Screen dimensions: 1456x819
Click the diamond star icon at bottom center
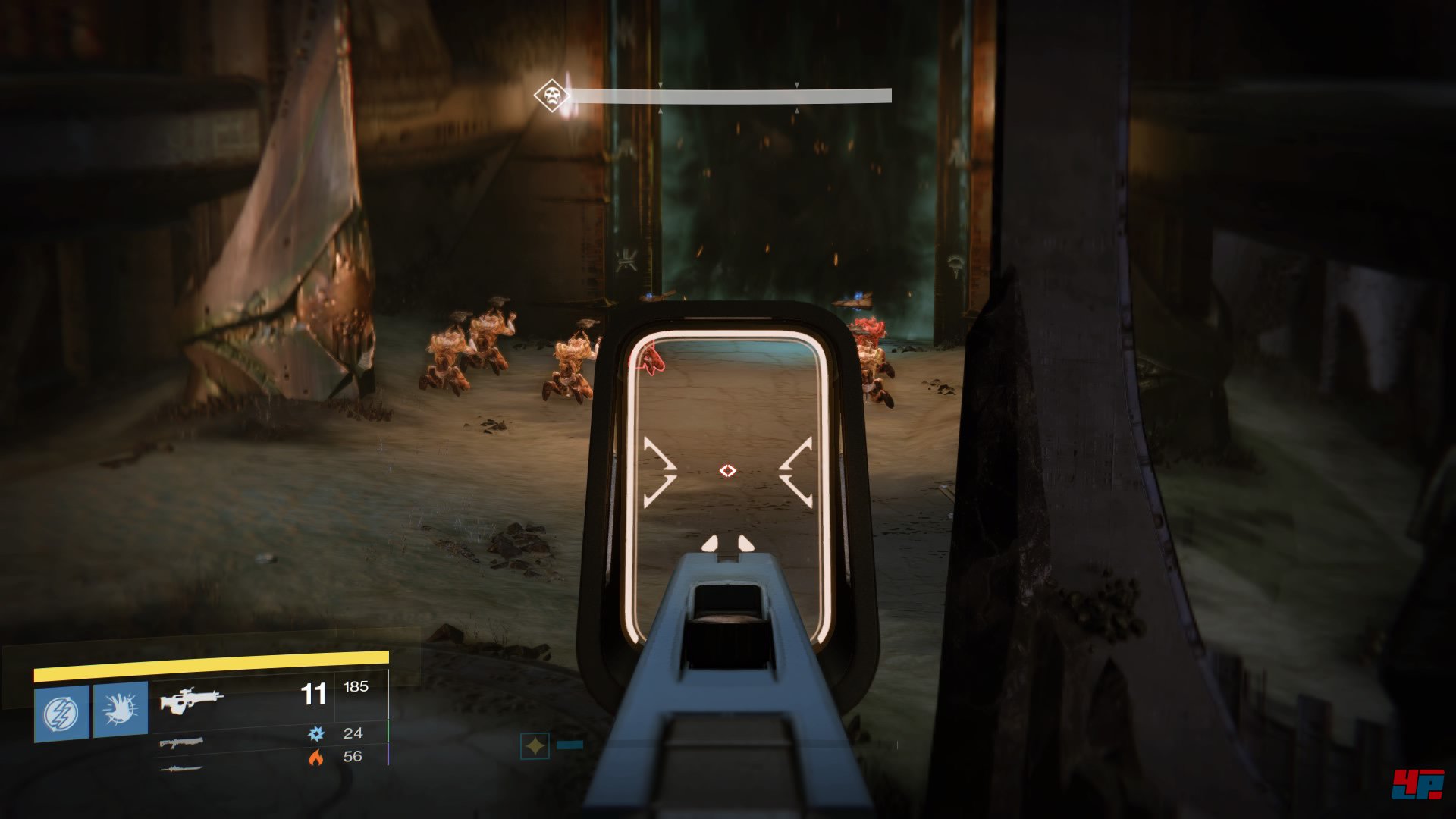535,746
